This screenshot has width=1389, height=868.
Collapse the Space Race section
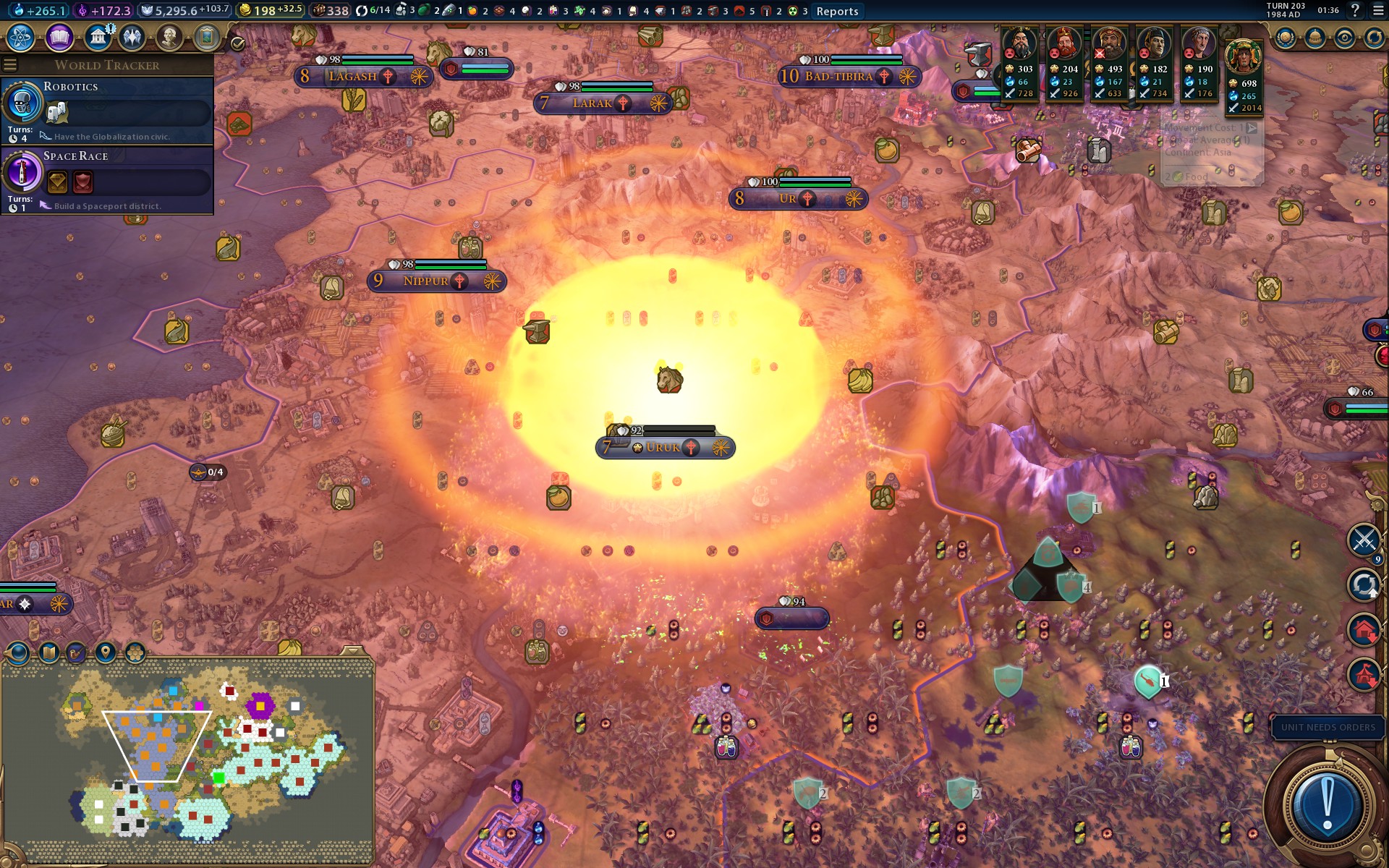75,156
